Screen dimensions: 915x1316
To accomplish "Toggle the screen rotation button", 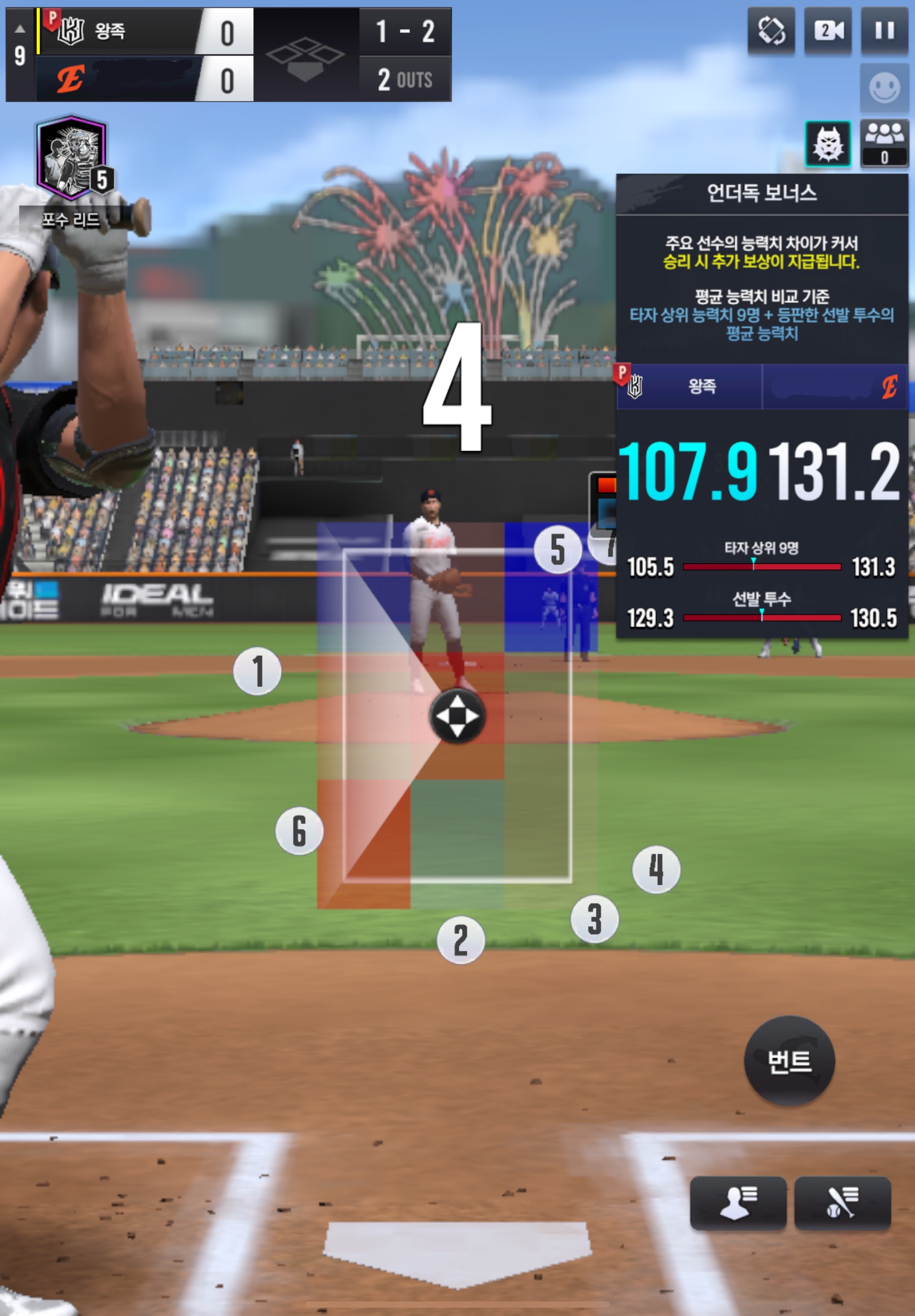I will click(771, 31).
